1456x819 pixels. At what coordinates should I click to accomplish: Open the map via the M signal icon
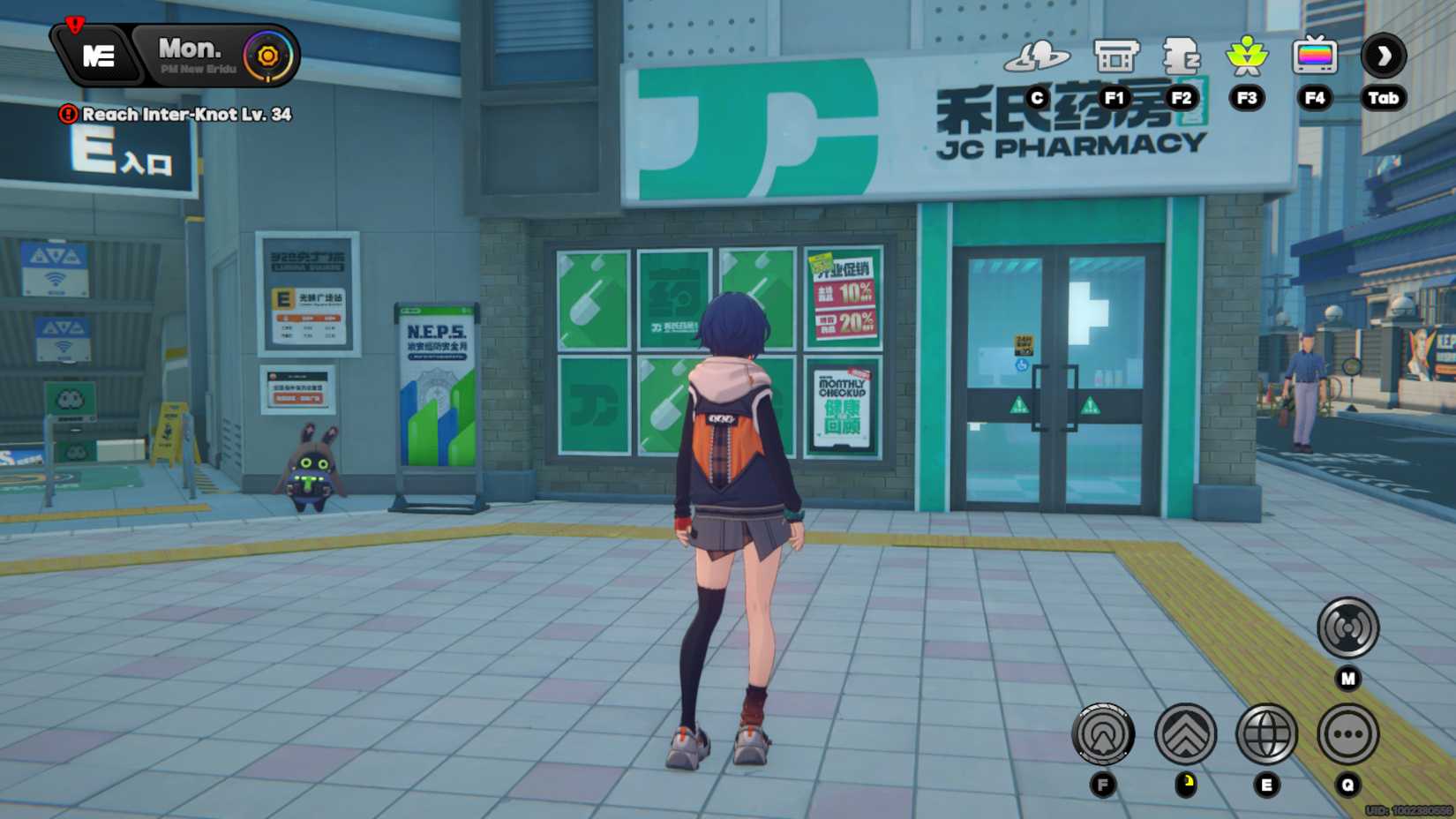1347,627
